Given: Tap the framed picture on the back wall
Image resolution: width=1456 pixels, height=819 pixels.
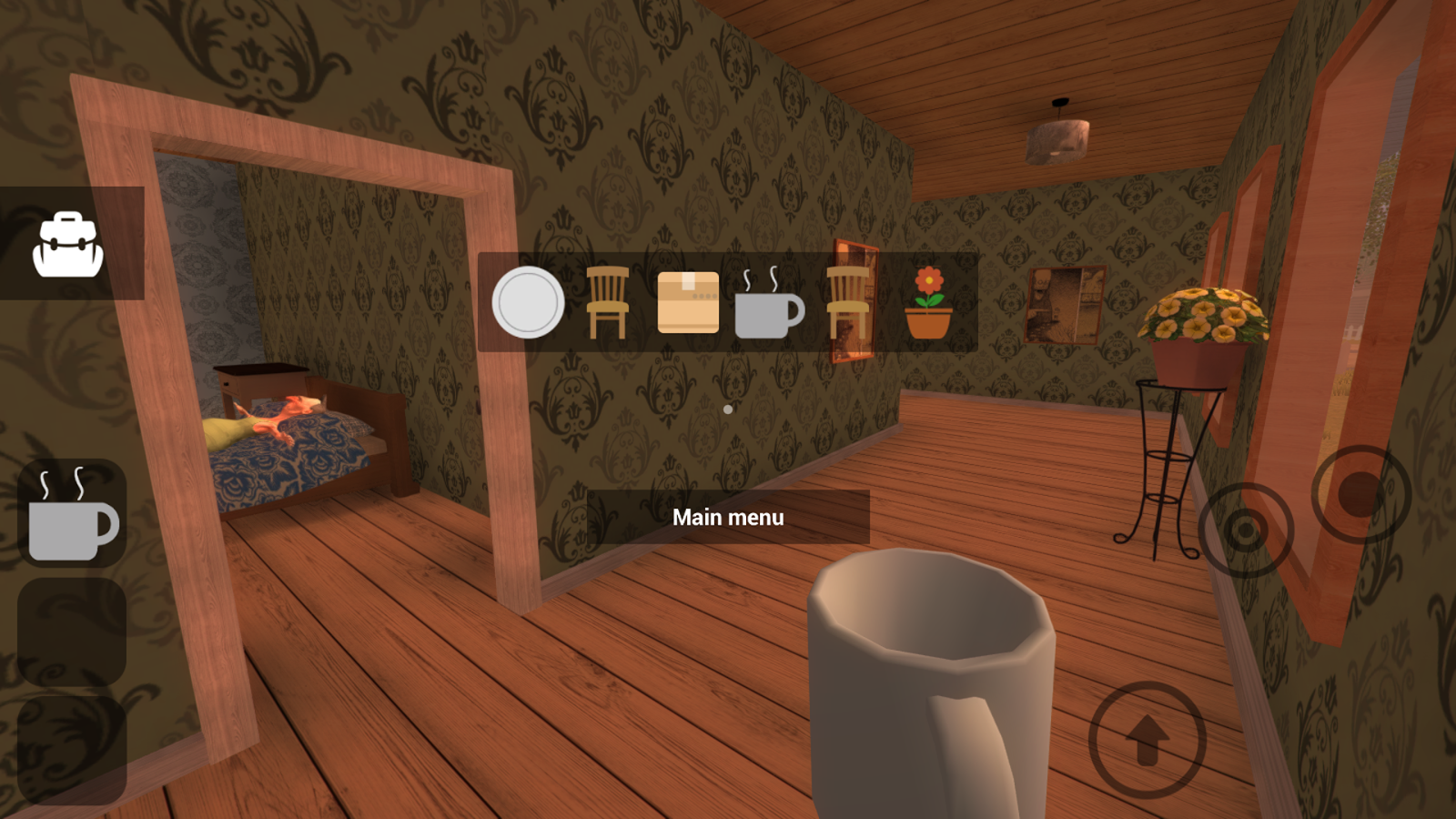Looking at the screenshot, I should [x=1065, y=305].
